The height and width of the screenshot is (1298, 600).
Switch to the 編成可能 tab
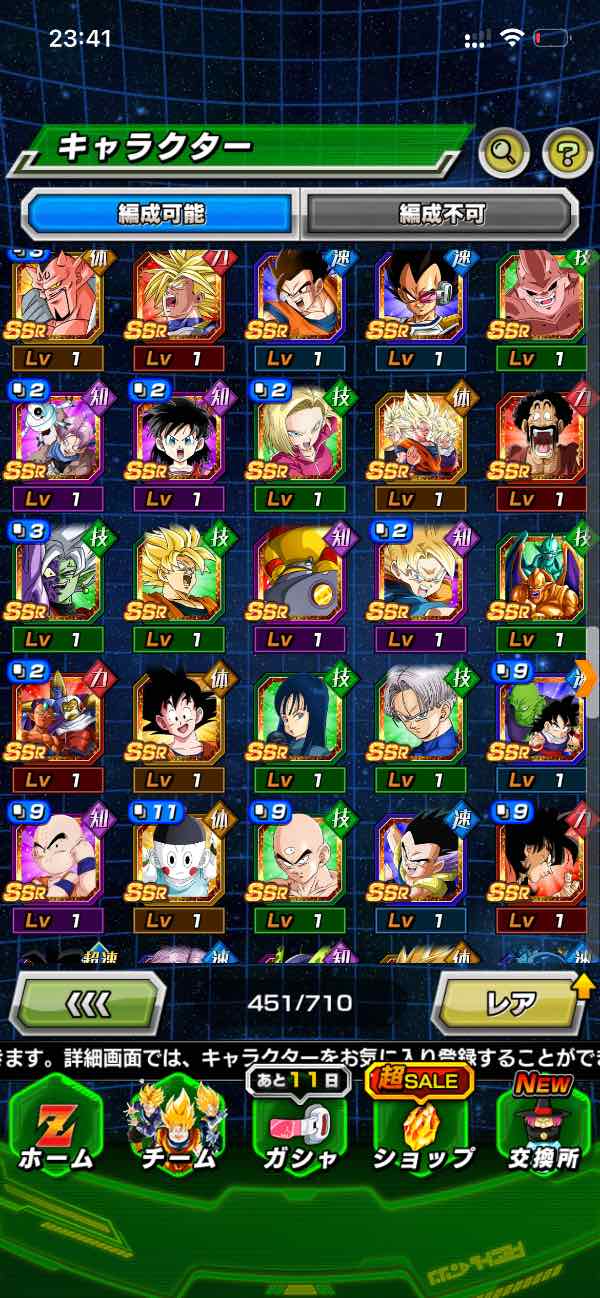[160, 213]
